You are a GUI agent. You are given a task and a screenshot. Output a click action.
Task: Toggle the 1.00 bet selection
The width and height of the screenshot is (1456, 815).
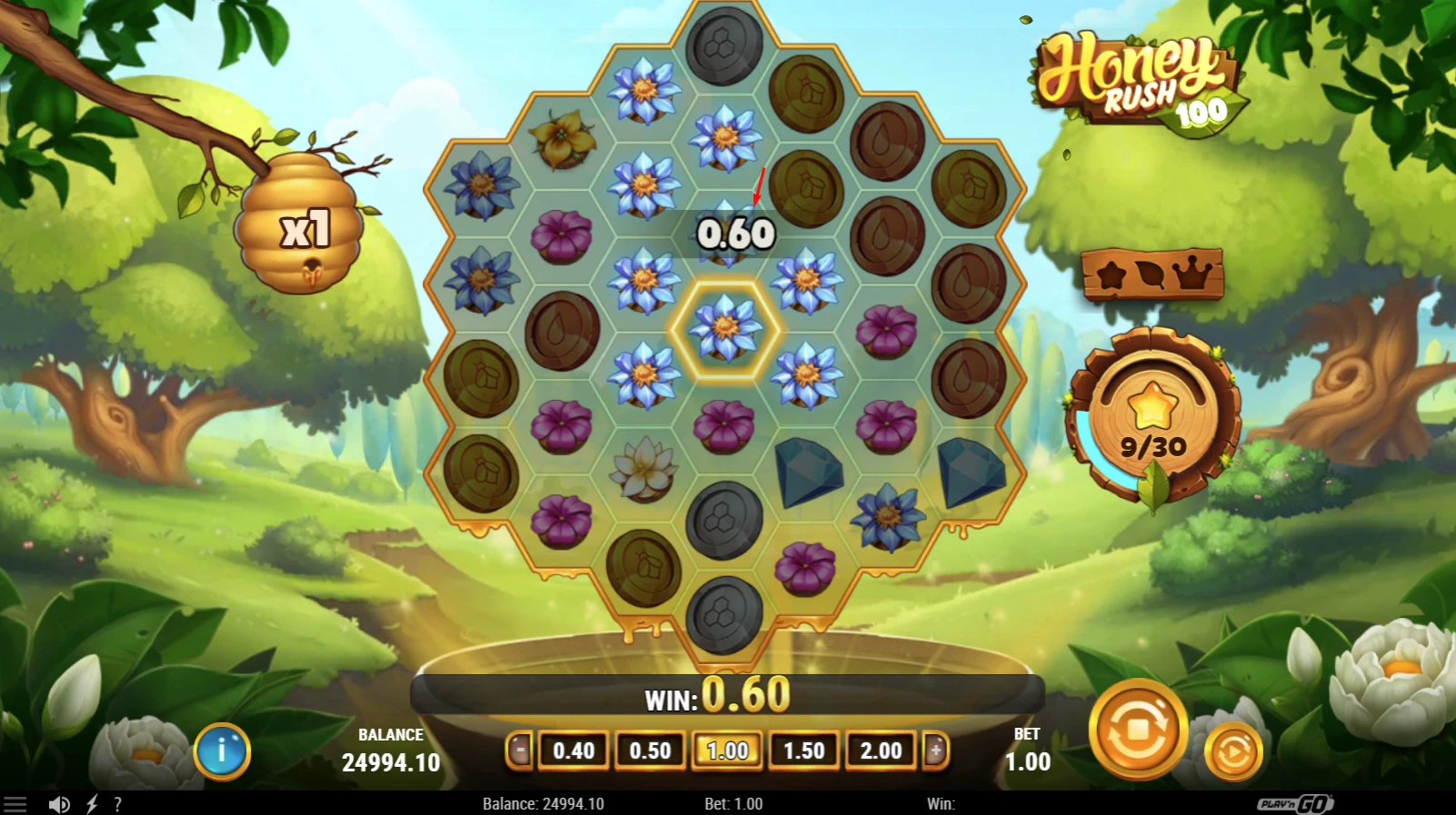point(727,751)
